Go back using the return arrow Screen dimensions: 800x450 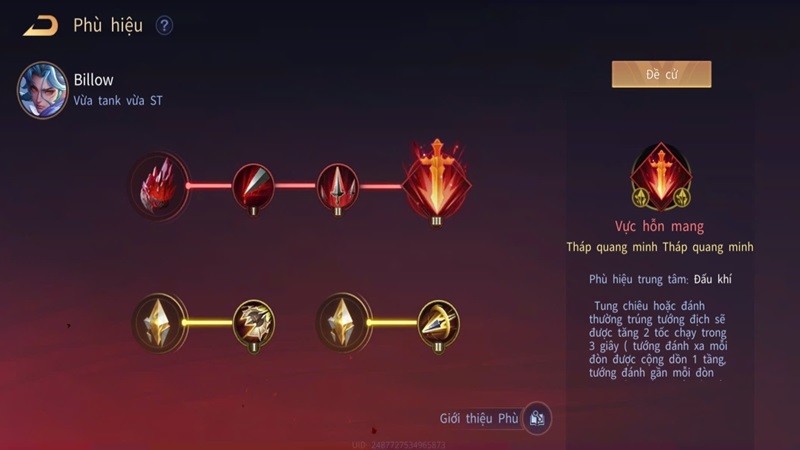point(40,25)
